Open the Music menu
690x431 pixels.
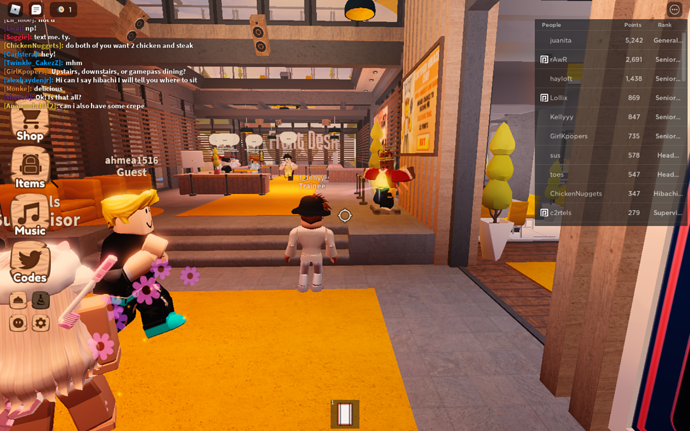pyautogui.click(x=30, y=215)
